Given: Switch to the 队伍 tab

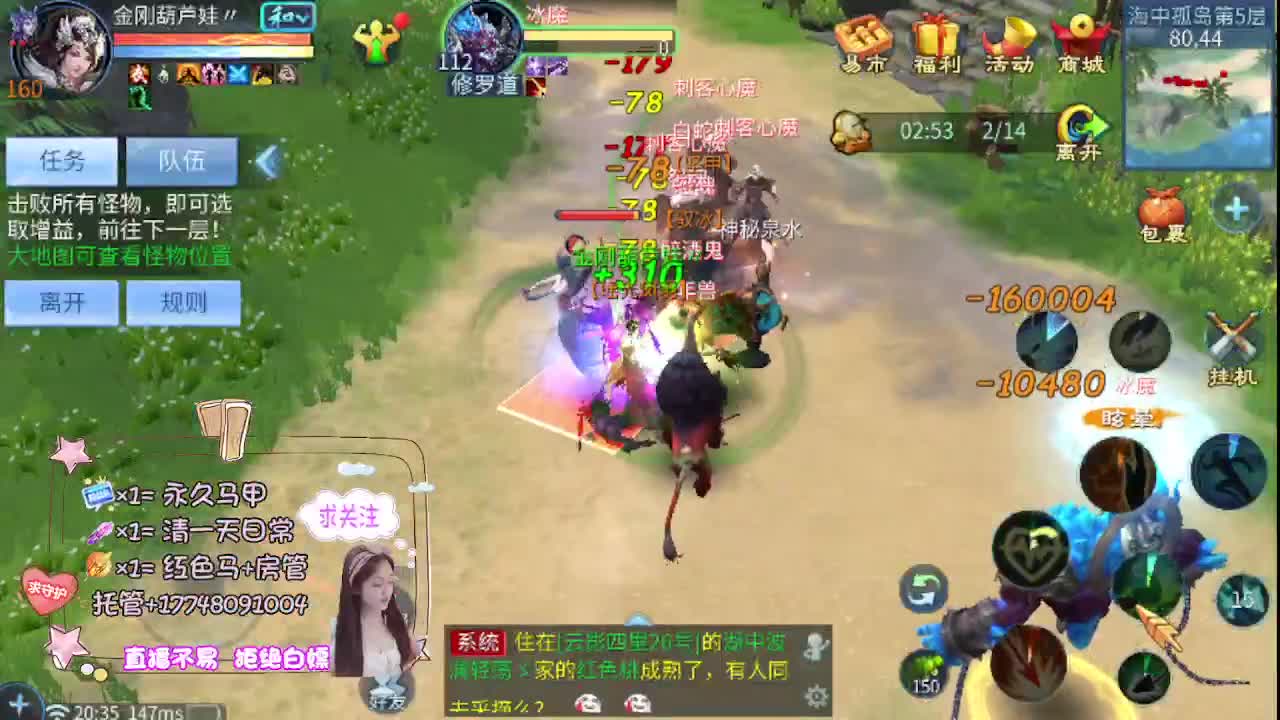Looking at the screenshot, I should [183, 160].
